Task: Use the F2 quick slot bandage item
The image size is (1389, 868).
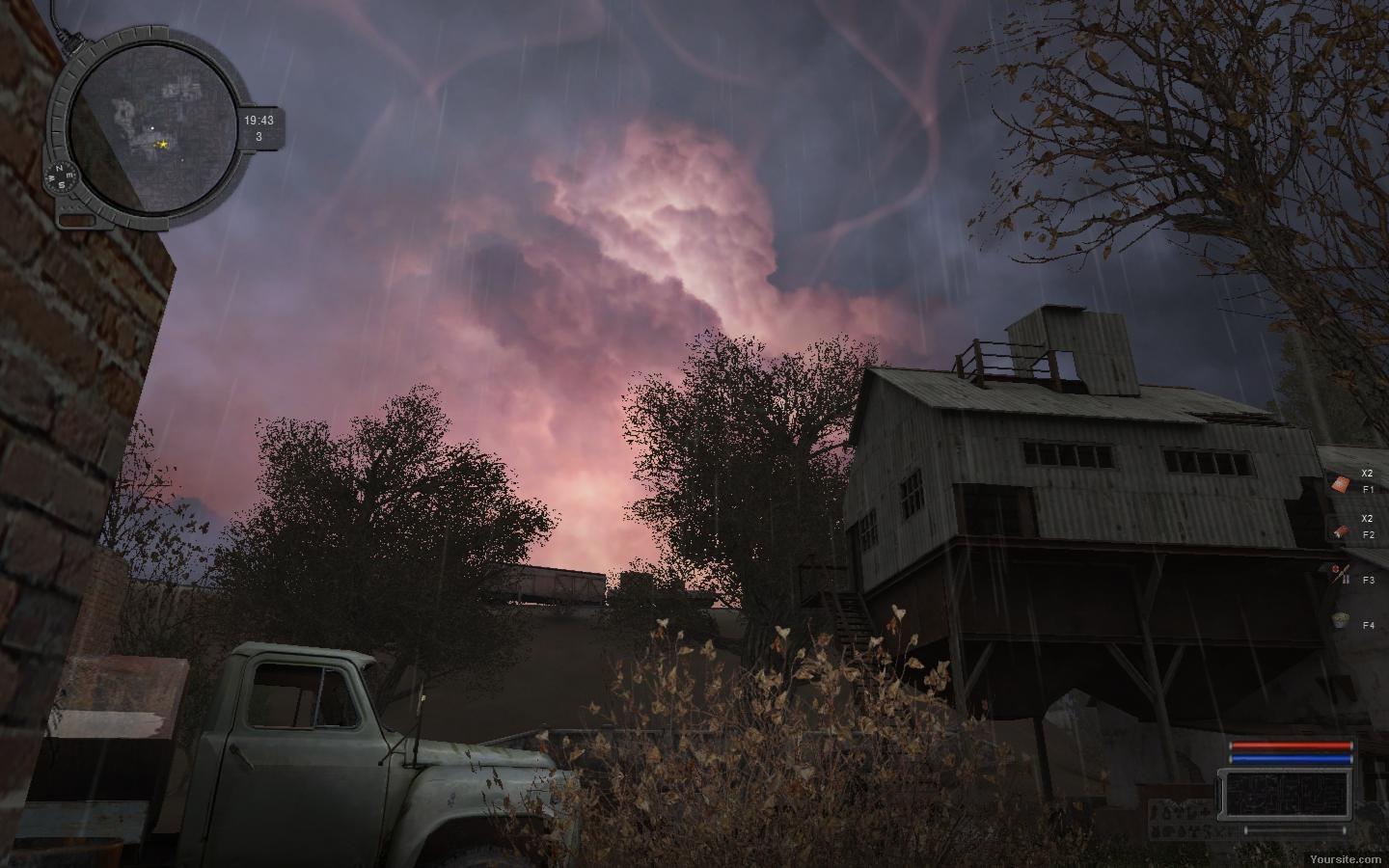Action: (x=1340, y=529)
